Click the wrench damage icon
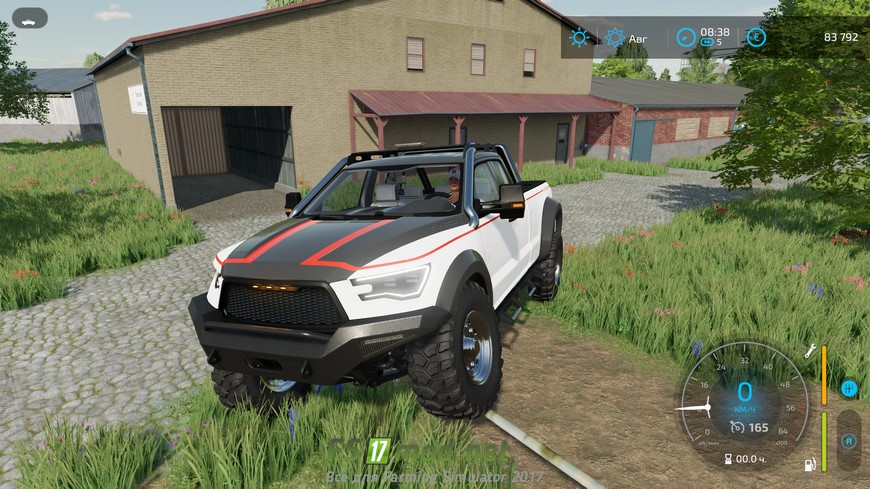 click(x=811, y=351)
